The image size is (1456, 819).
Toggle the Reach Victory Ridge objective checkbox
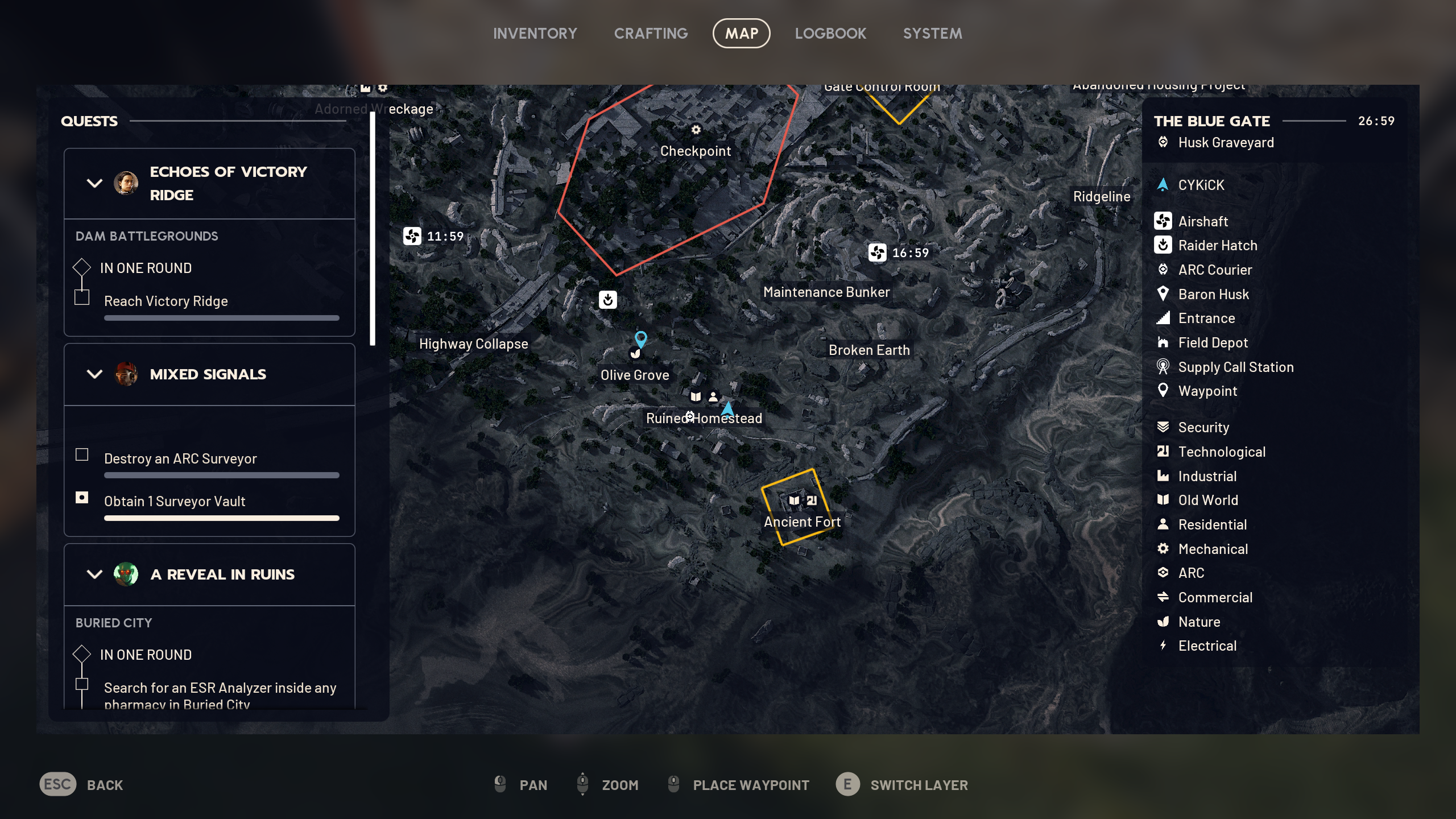(83, 297)
